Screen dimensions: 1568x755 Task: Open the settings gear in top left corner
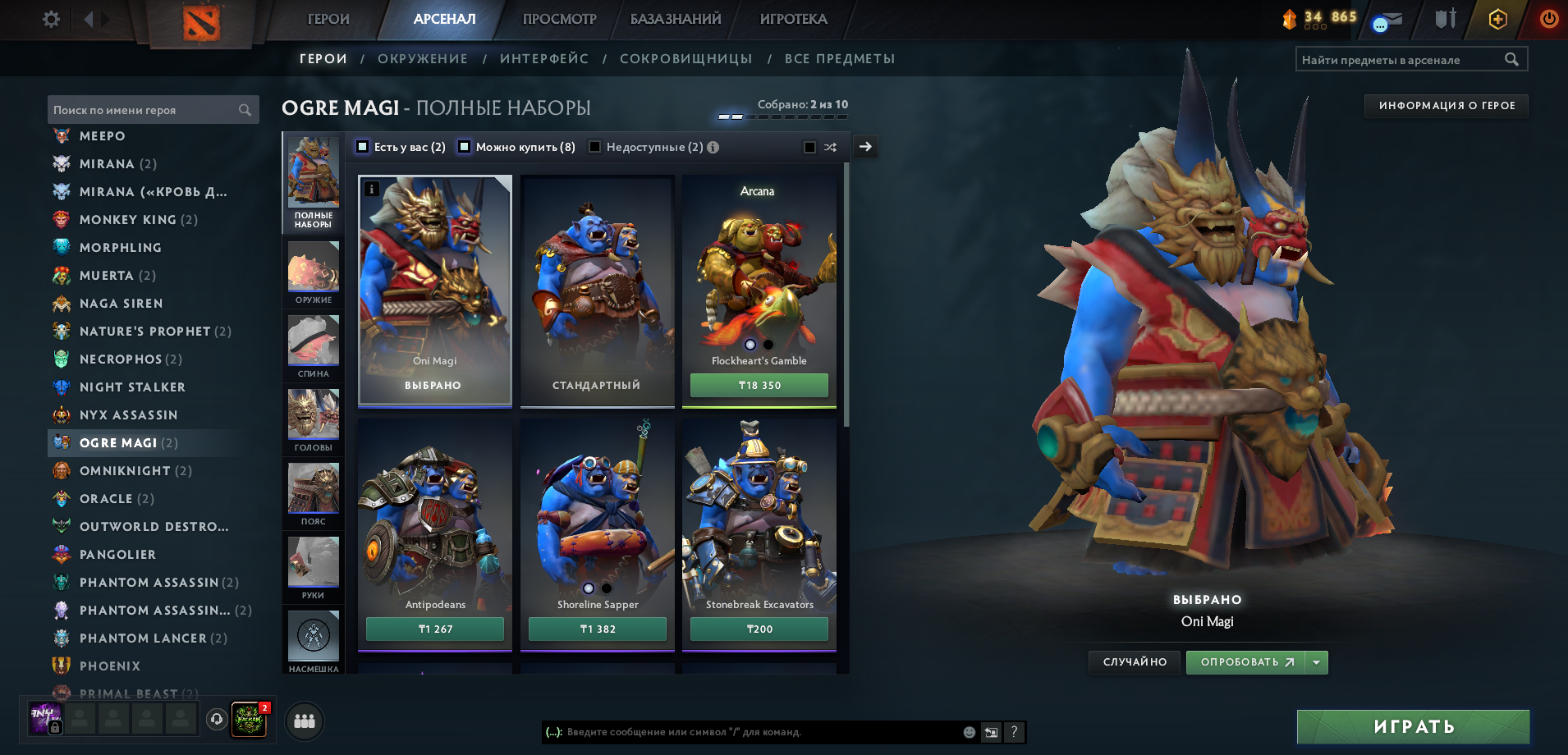coord(50,18)
